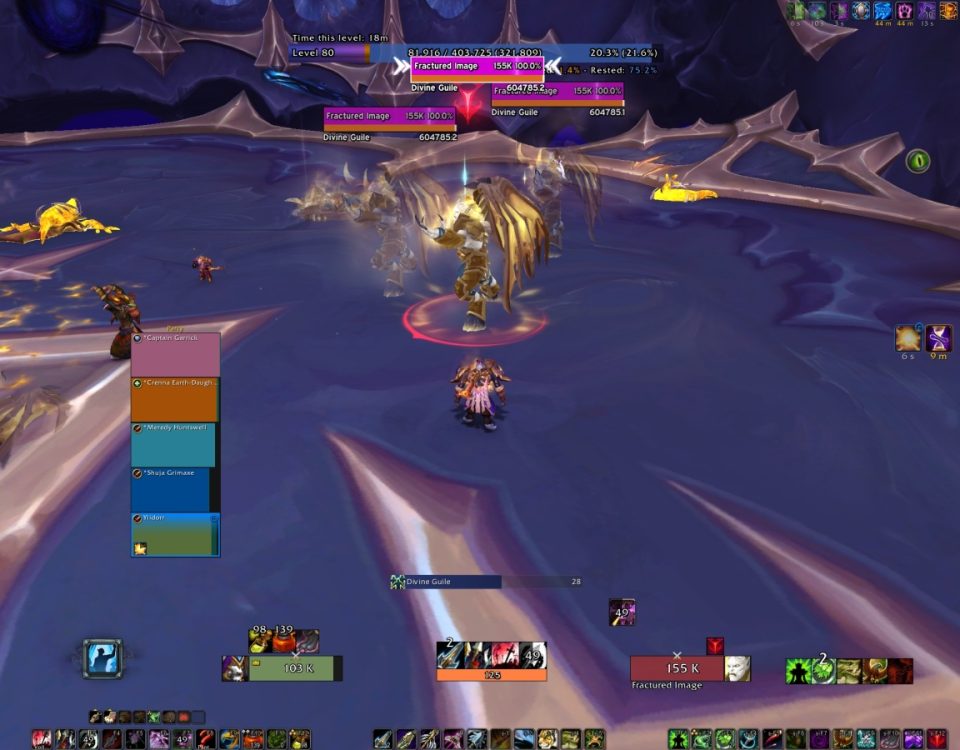Click the green circular icon near the right edge
This screenshot has width=960, height=750.
pos(917,160)
